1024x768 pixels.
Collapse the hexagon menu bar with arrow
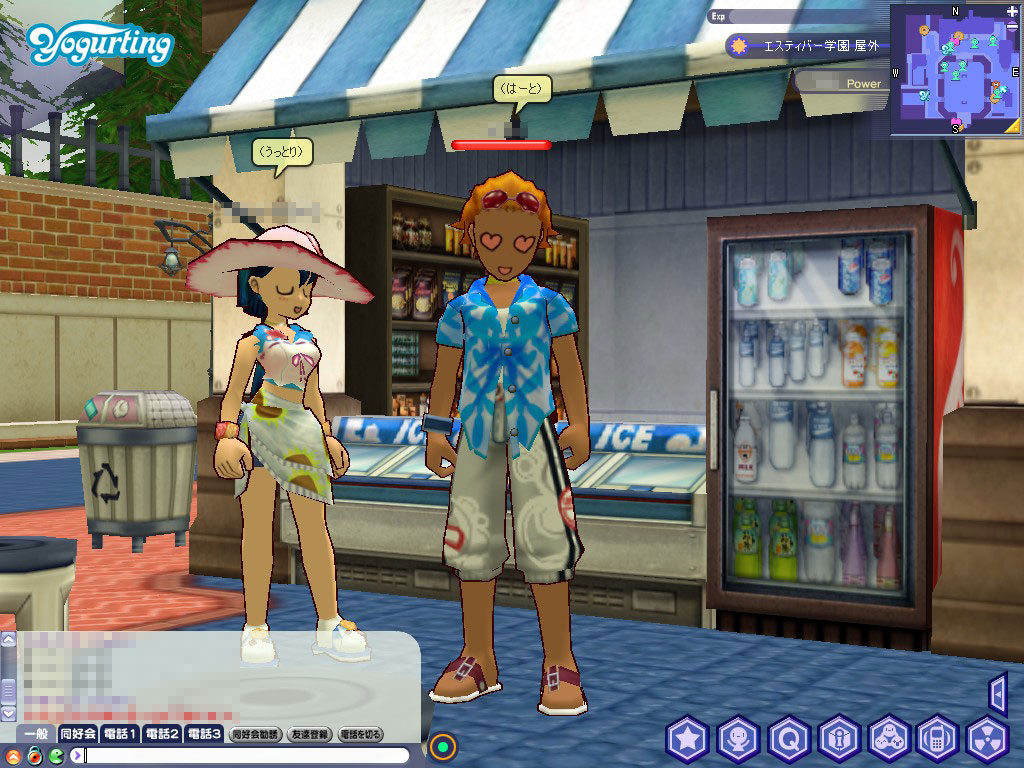tap(997, 693)
